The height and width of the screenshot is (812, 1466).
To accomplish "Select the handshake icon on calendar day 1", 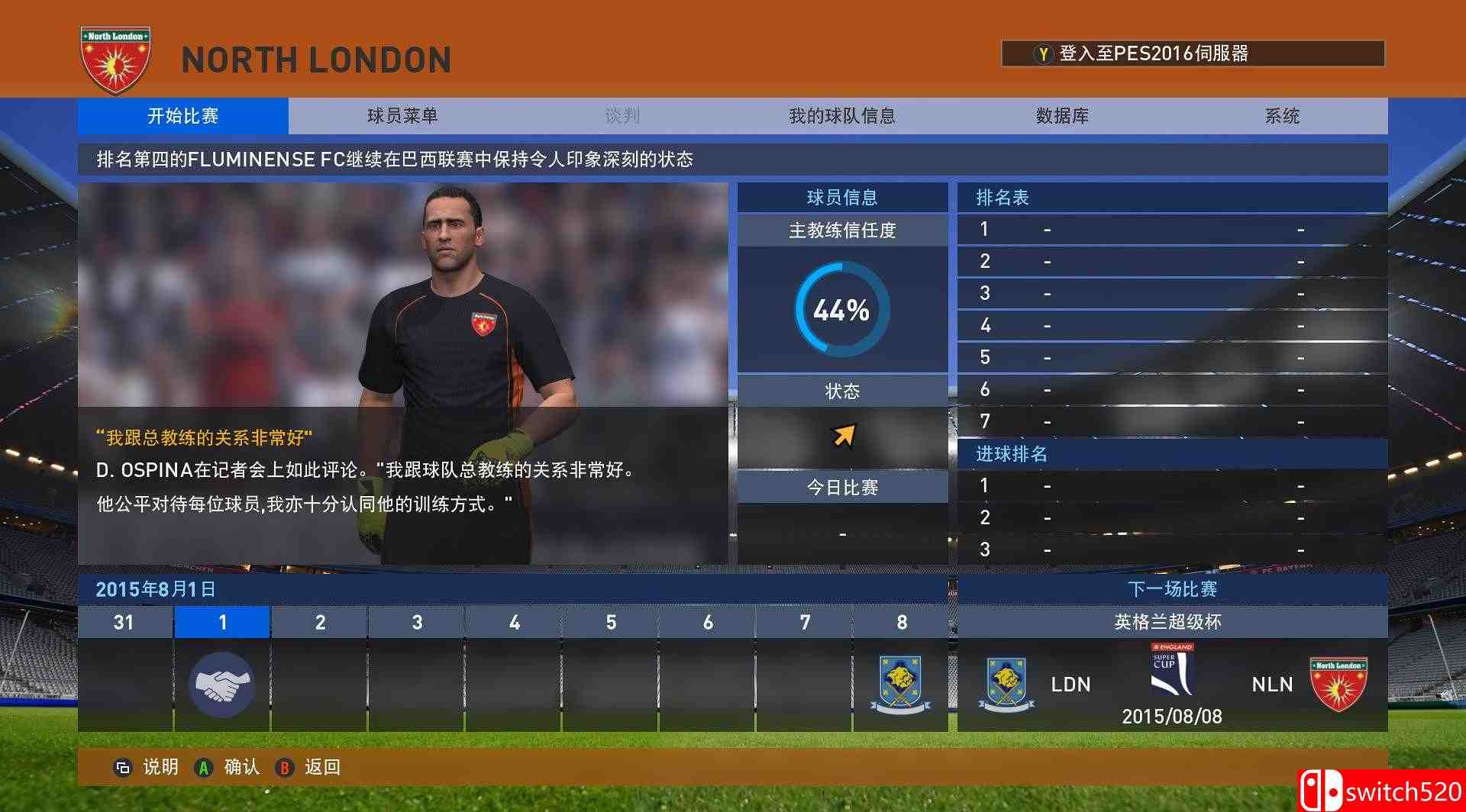I will pos(221,685).
